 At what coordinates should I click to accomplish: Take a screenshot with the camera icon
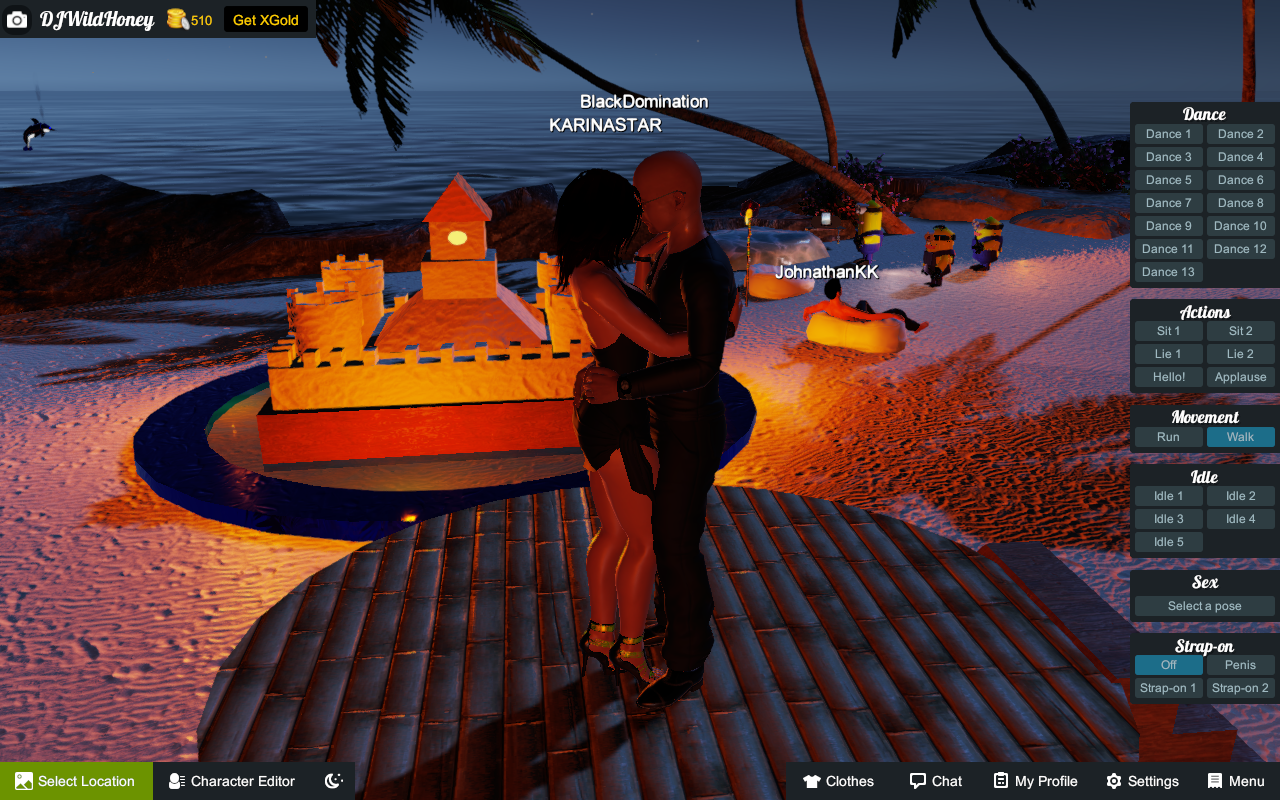tap(17, 20)
